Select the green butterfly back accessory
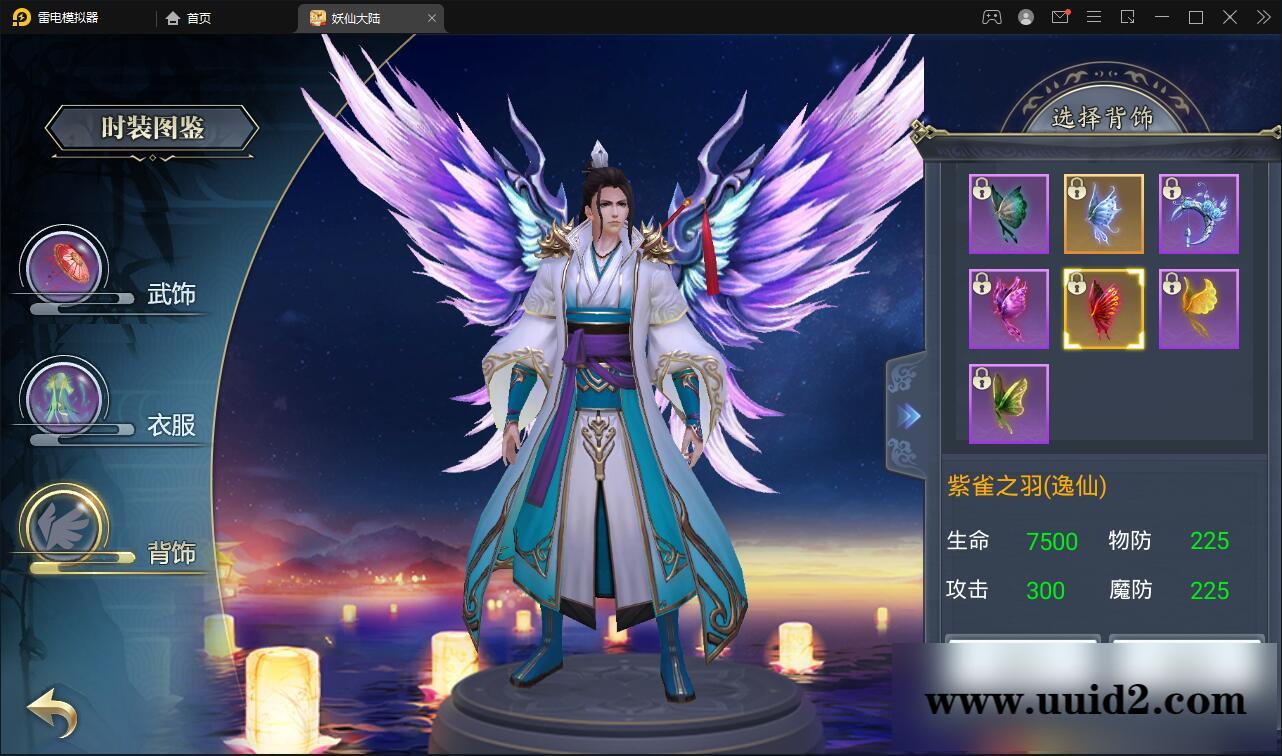The image size is (1282, 756). 1008,213
